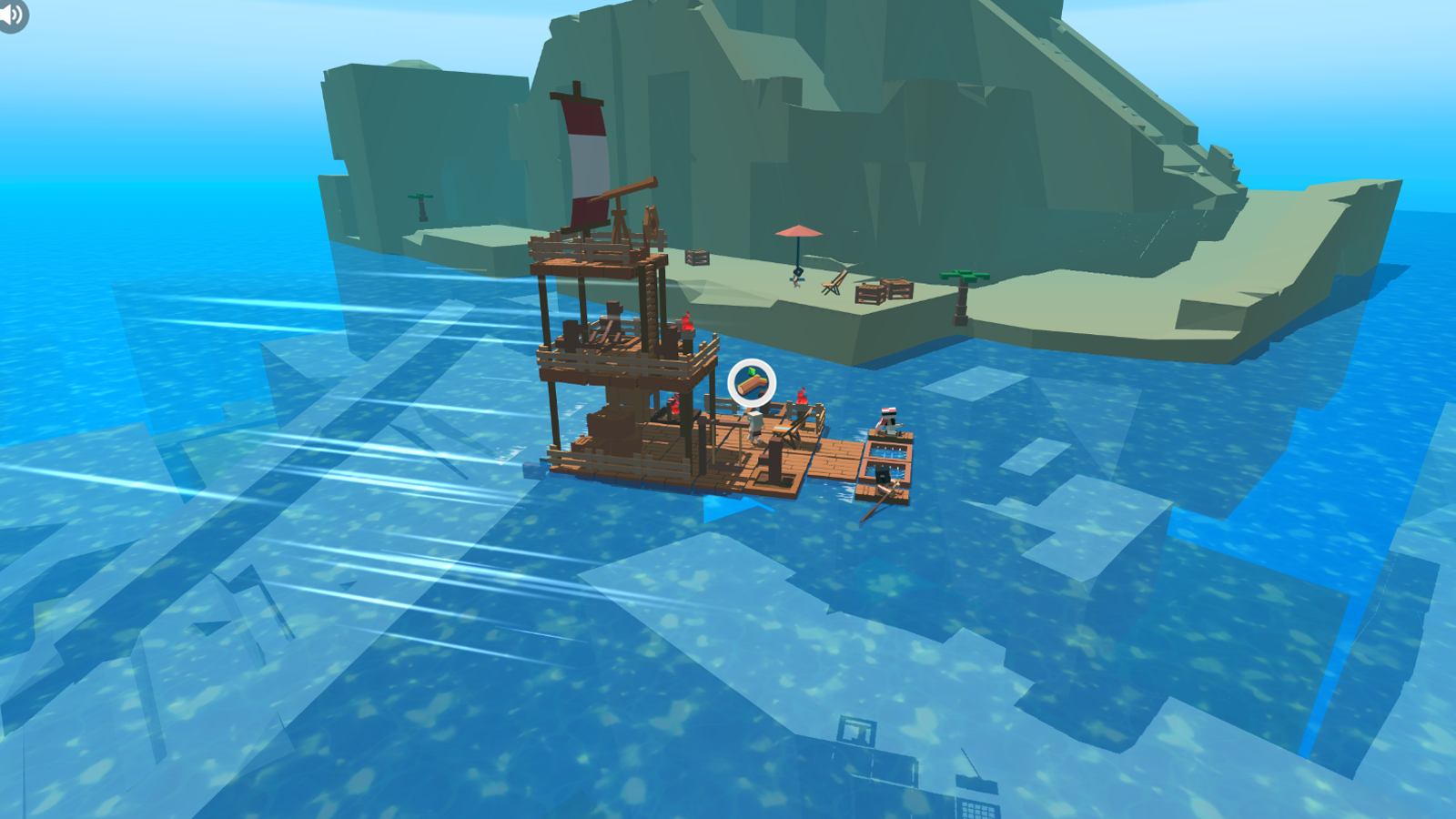The width and height of the screenshot is (1456, 819).
Task: Select the stacked crates near the palm tree
Action: coord(896,288)
